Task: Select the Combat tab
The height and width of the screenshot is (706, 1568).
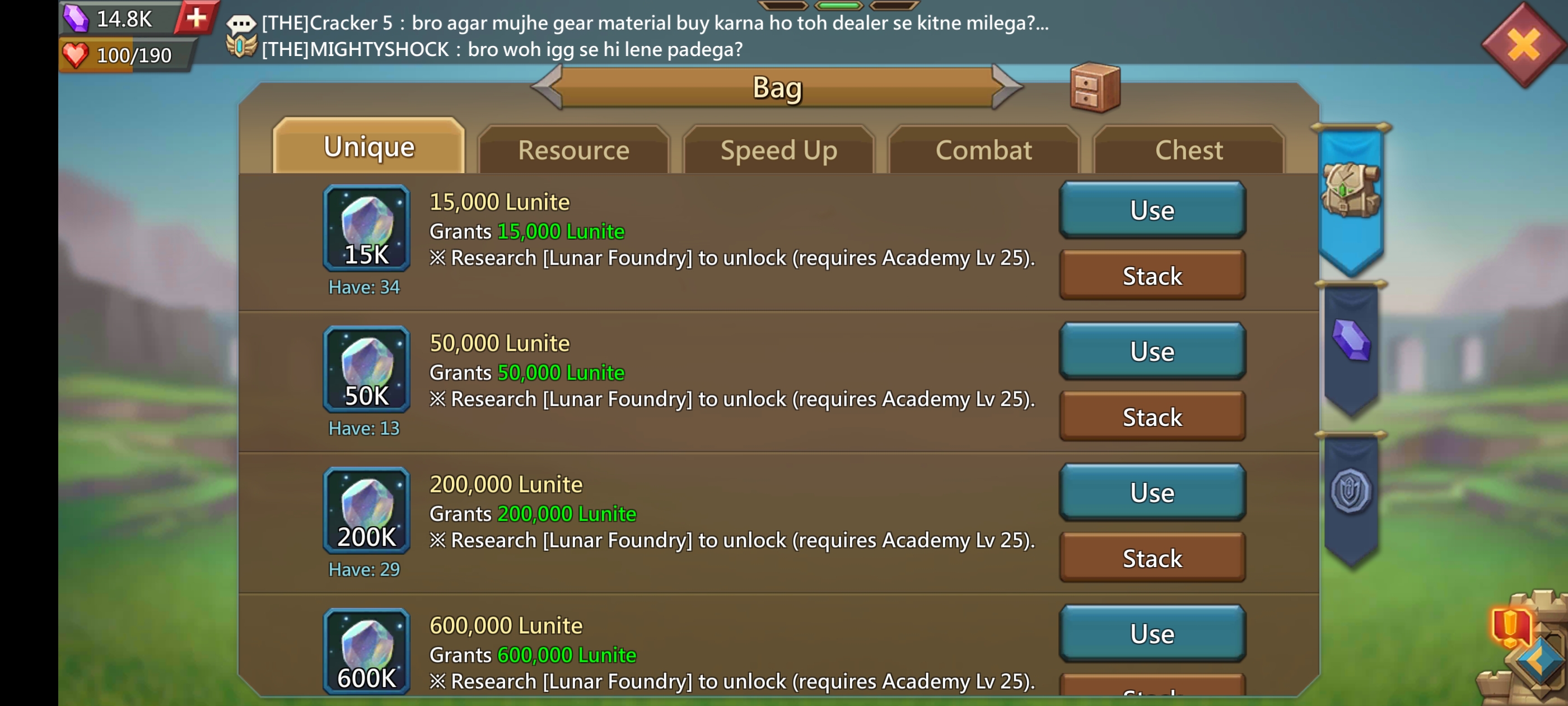Action: (x=984, y=151)
